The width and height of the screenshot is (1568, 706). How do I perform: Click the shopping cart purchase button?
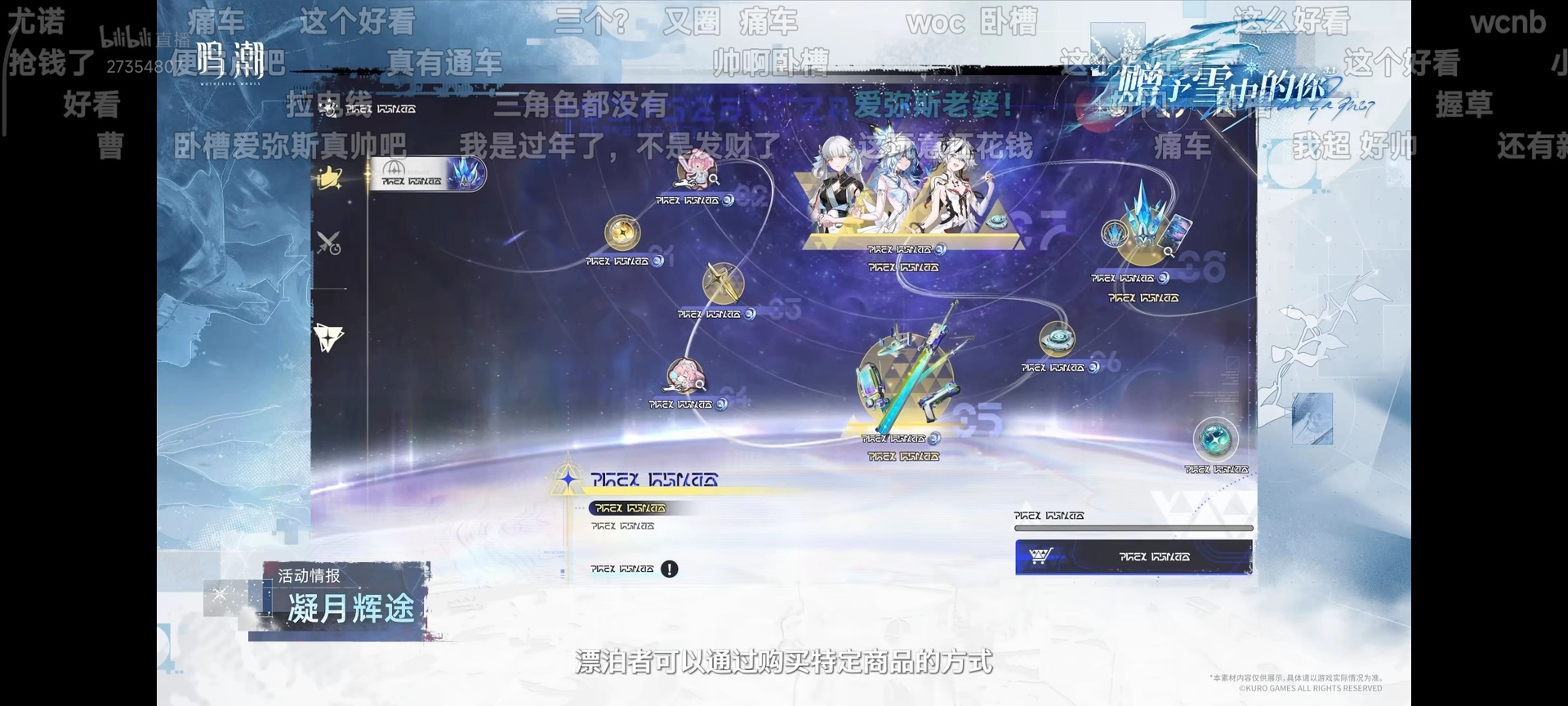[1134, 556]
